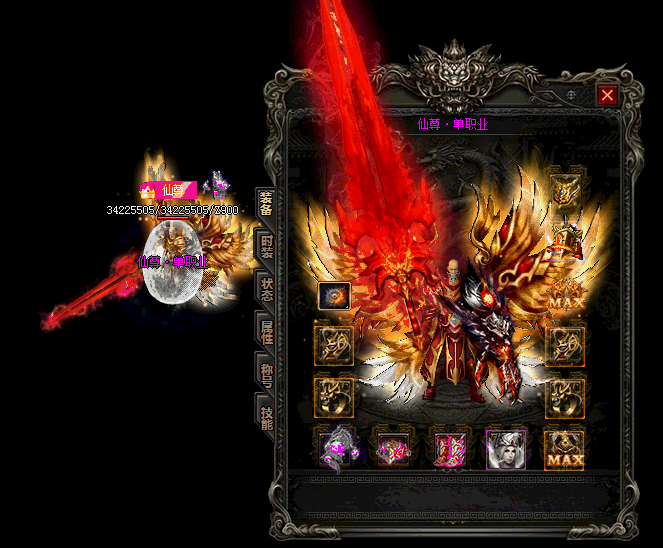Viewport: 663px width, 548px height.
Task: Open the 时装 fashion tab
Action: click(266, 248)
